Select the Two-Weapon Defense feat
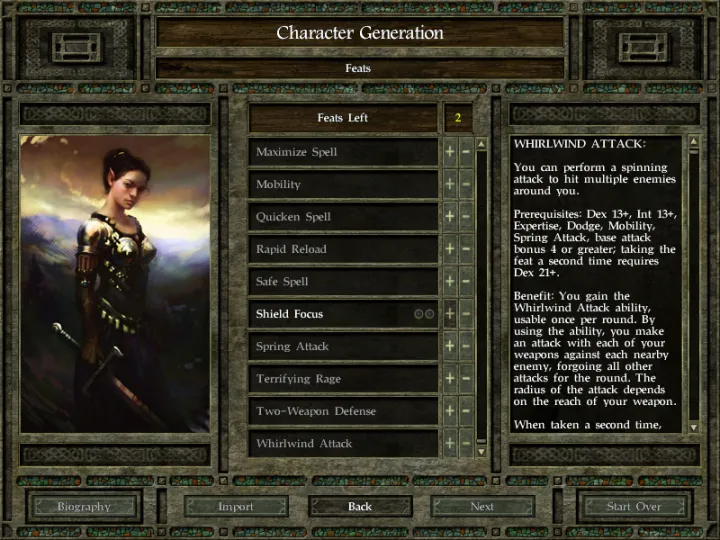The width and height of the screenshot is (720, 540). (x=342, y=411)
